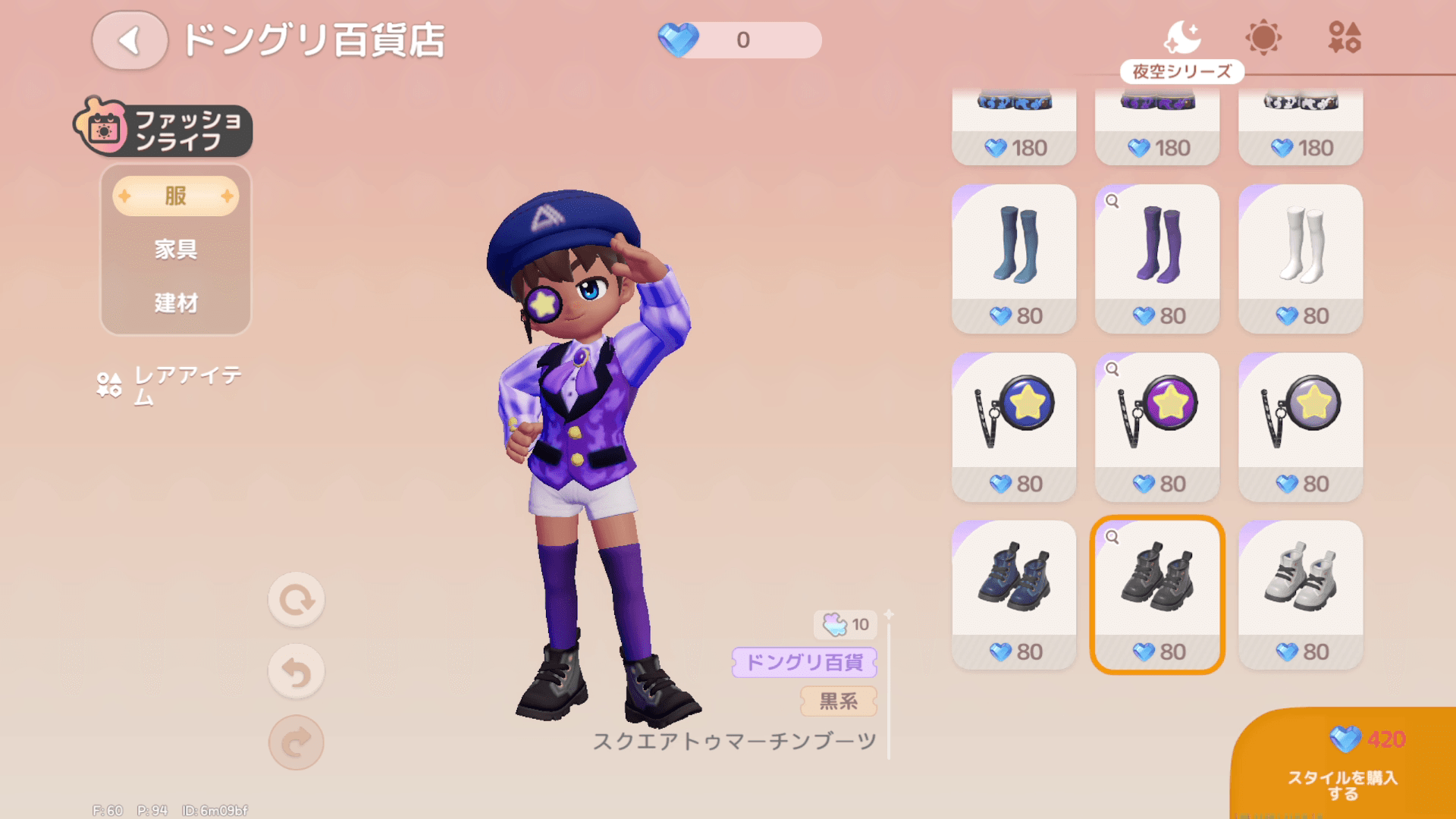
Task: Switch to the sun series icon
Action: 1263,36
